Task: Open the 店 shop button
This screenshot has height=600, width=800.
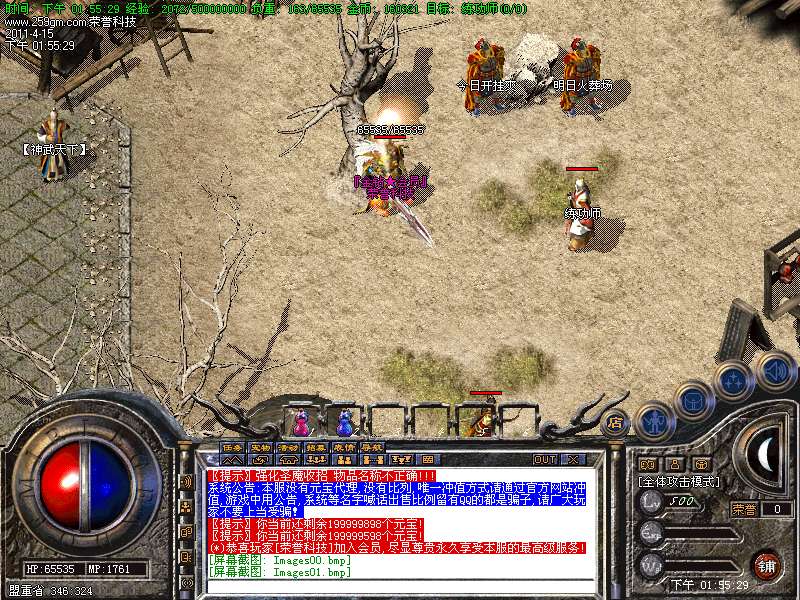Action: pos(616,422)
